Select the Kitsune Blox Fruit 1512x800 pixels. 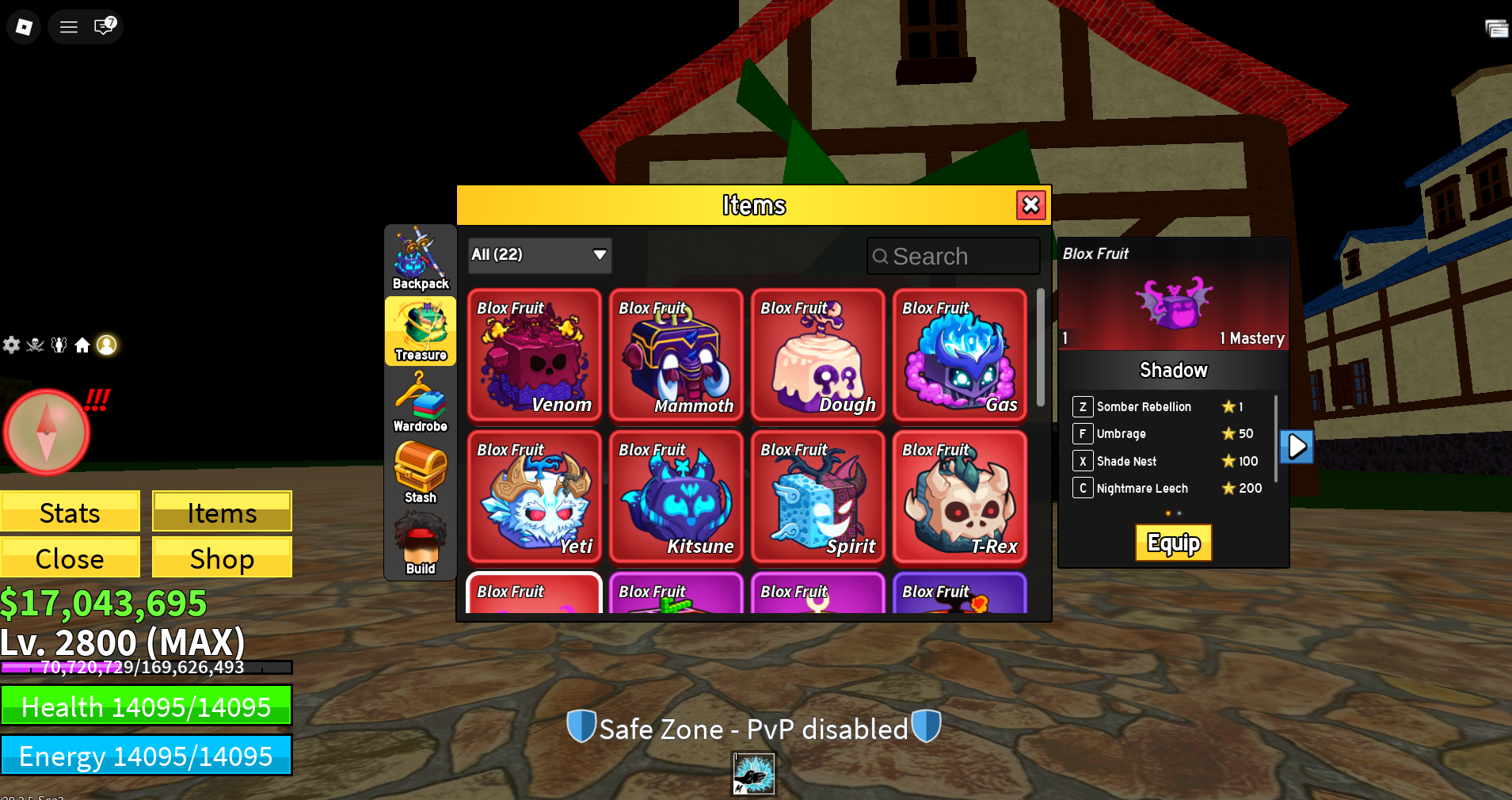coord(676,496)
